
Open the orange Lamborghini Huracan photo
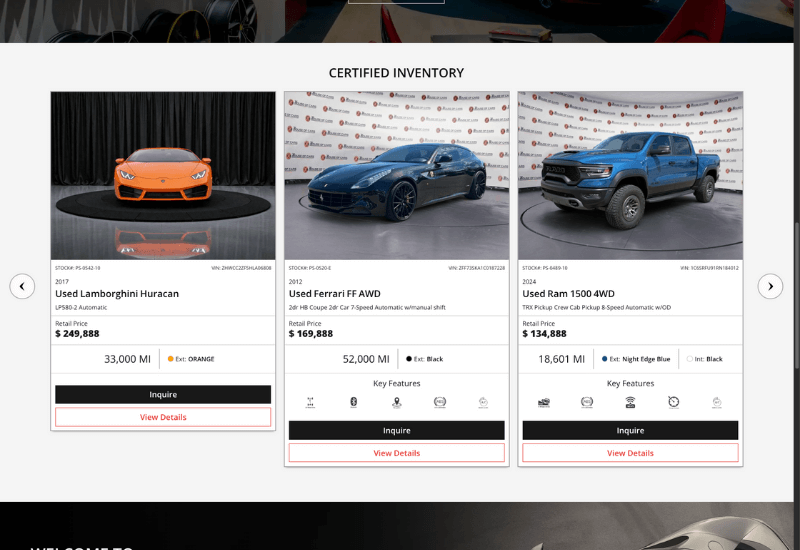(x=163, y=176)
